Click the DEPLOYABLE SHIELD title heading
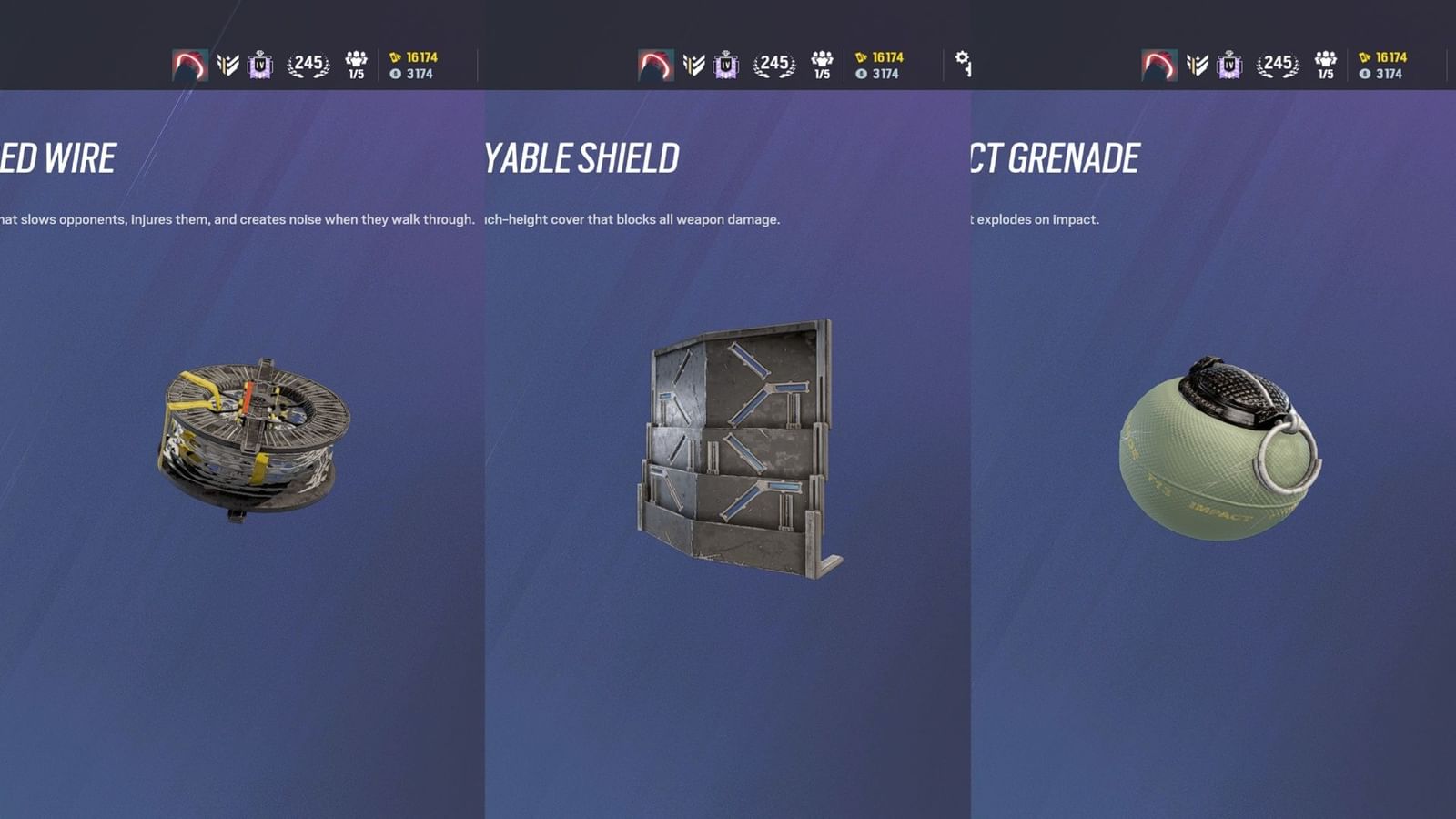 point(582,158)
